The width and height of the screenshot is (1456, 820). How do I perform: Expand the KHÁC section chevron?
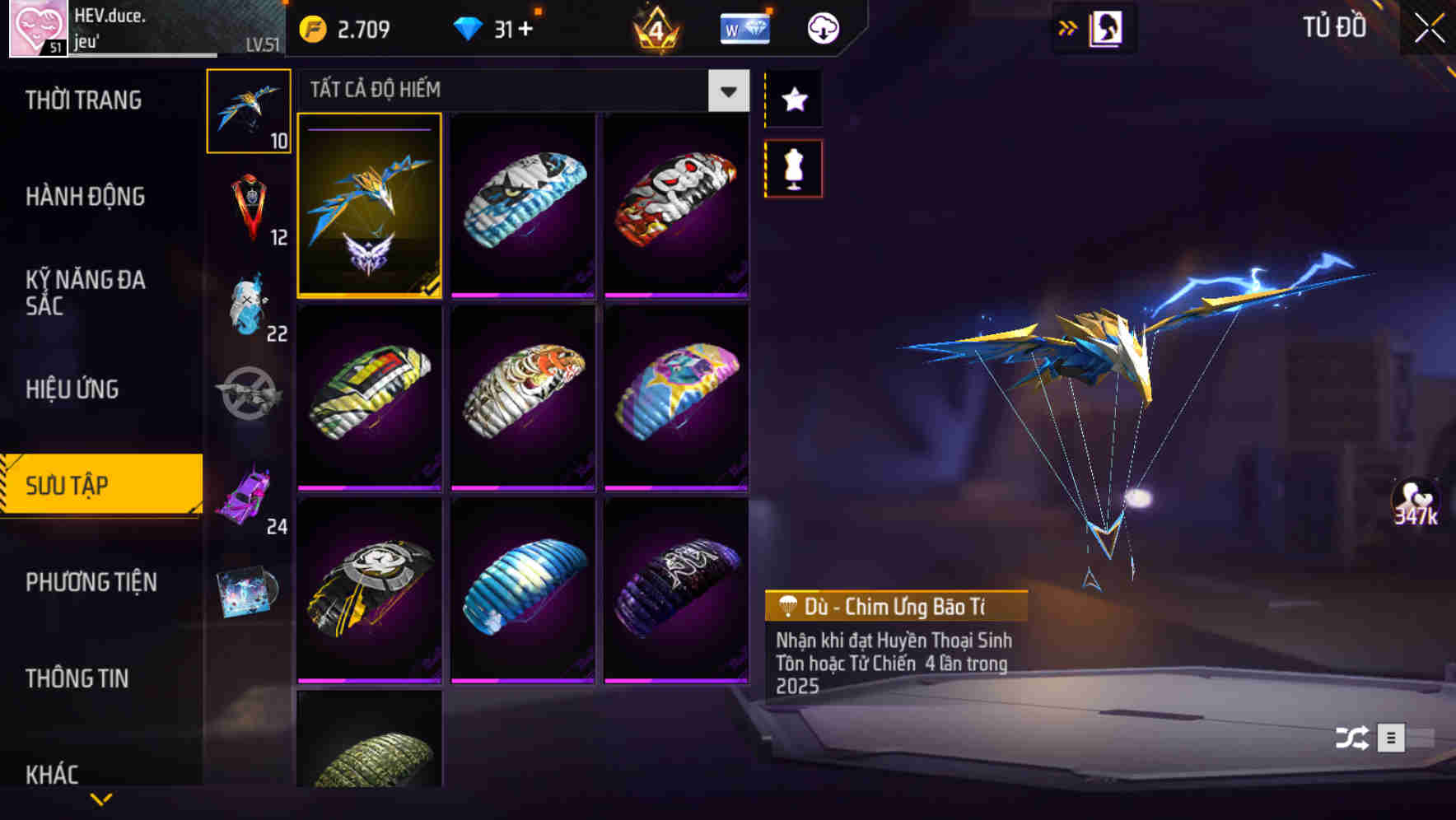pyautogui.click(x=101, y=799)
